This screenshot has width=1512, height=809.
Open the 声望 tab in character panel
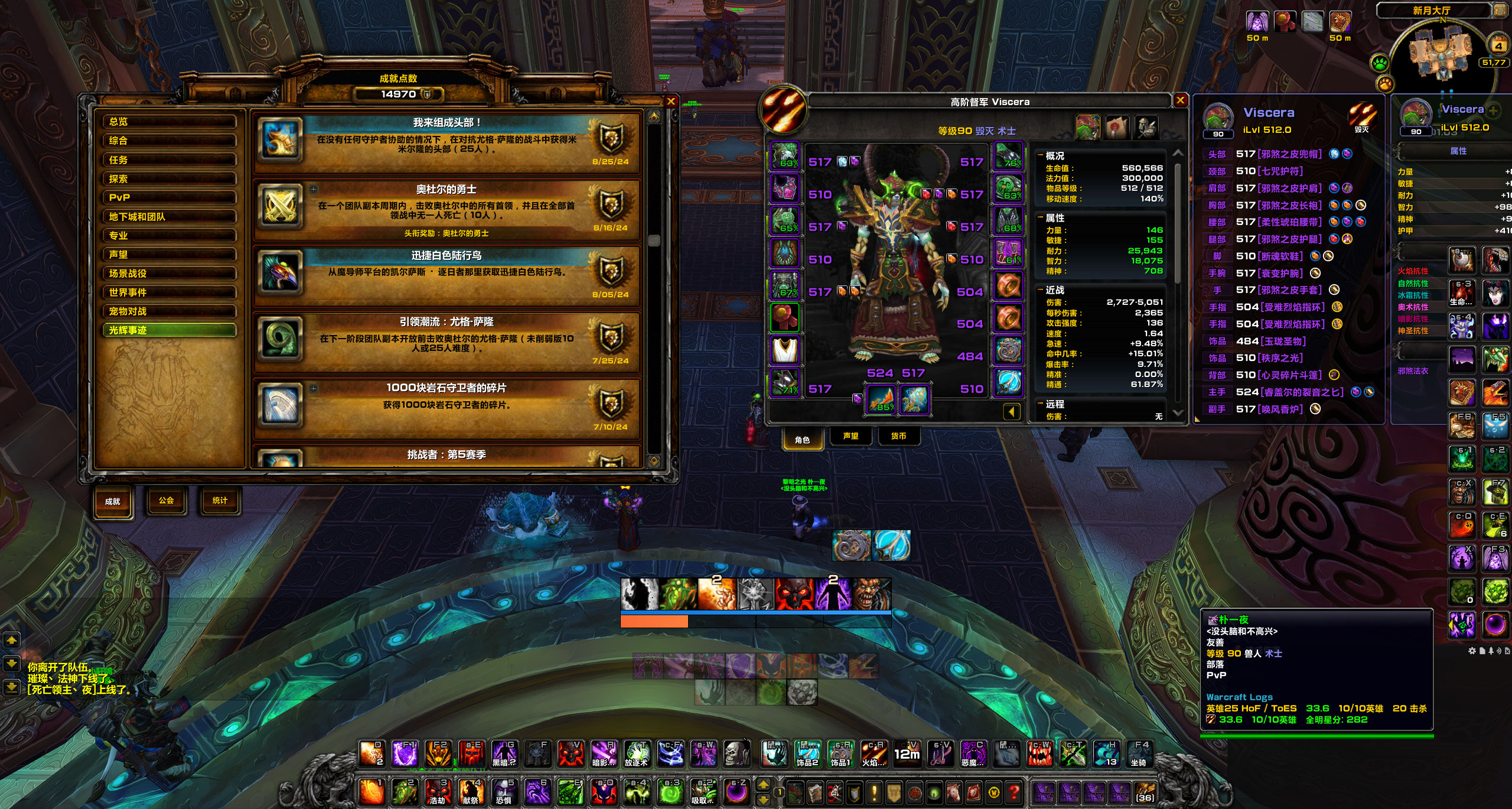pyautogui.click(x=850, y=436)
